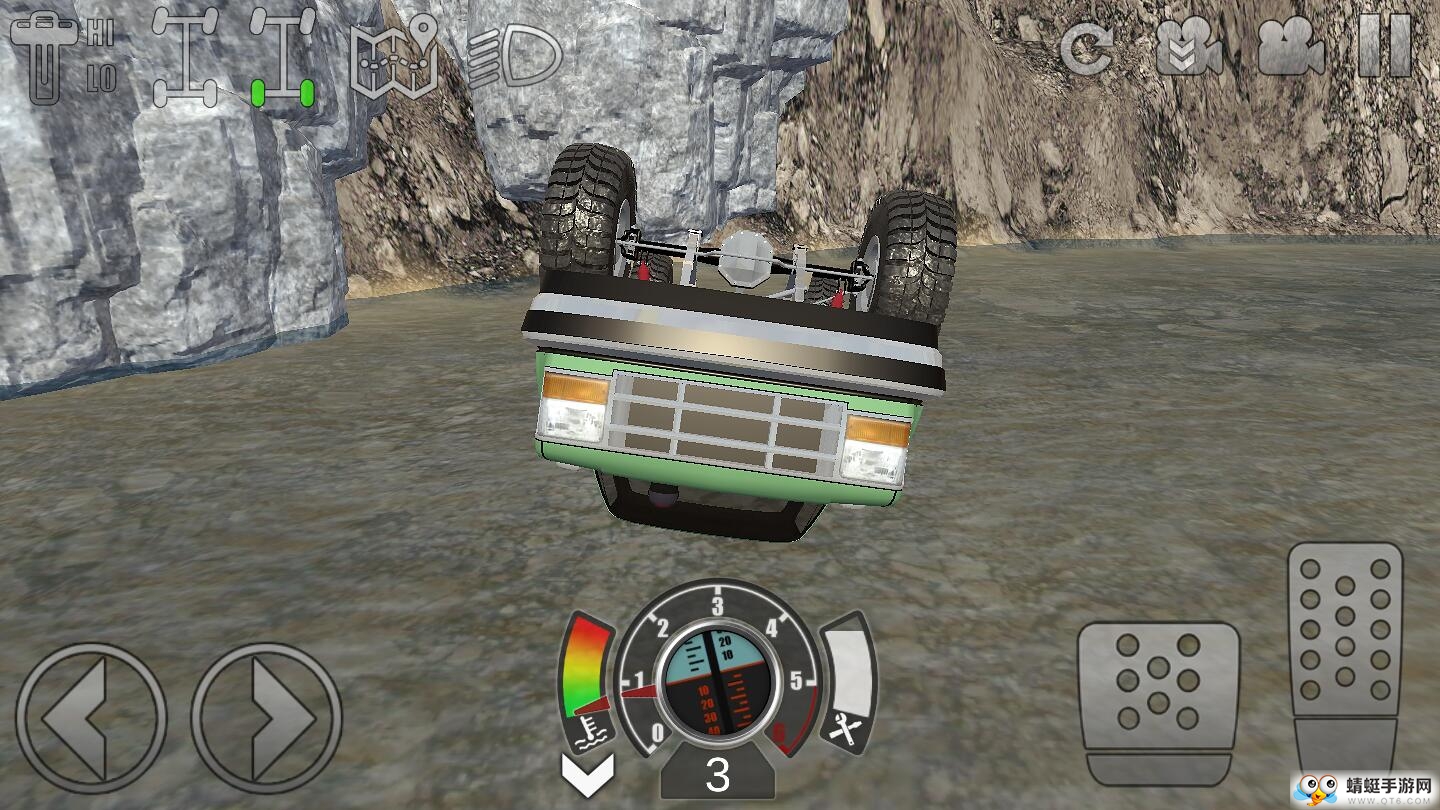Image resolution: width=1440 pixels, height=810 pixels.
Task: Switch on the headlights icon
Action: click(514, 56)
